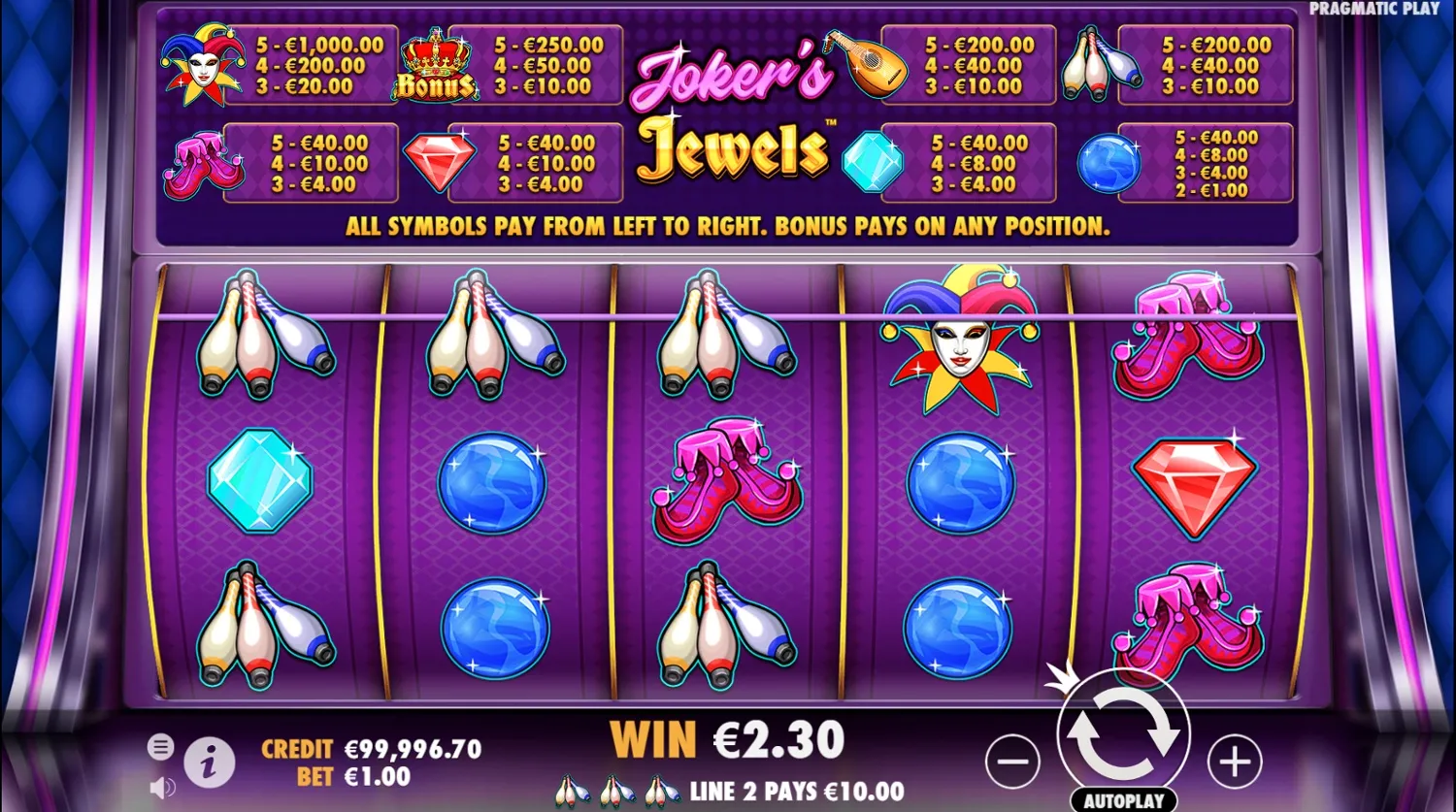Mute game sound with the speaker icon
The image size is (1456, 812).
(161, 787)
